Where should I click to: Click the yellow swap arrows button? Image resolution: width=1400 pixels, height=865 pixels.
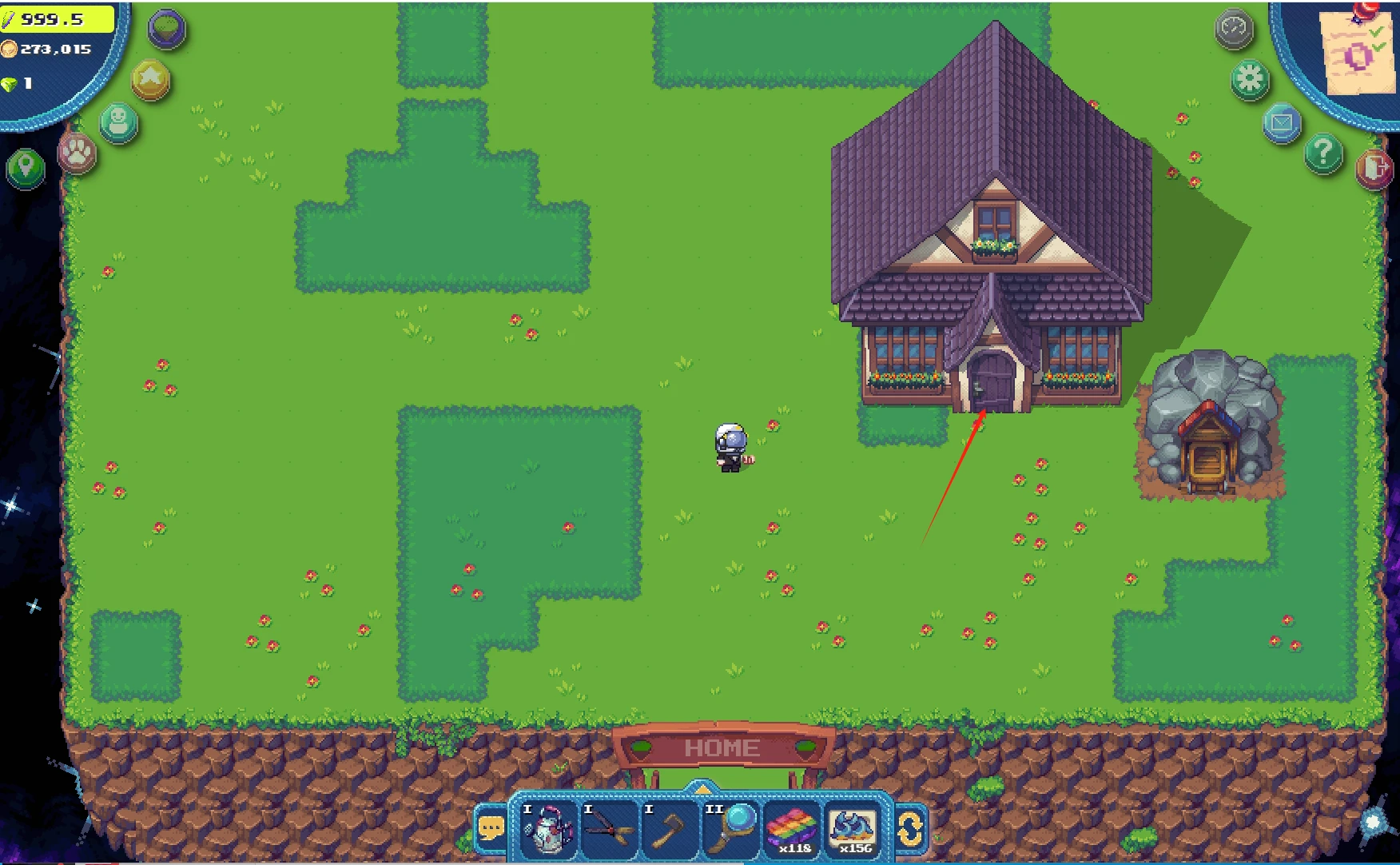pos(910,830)
